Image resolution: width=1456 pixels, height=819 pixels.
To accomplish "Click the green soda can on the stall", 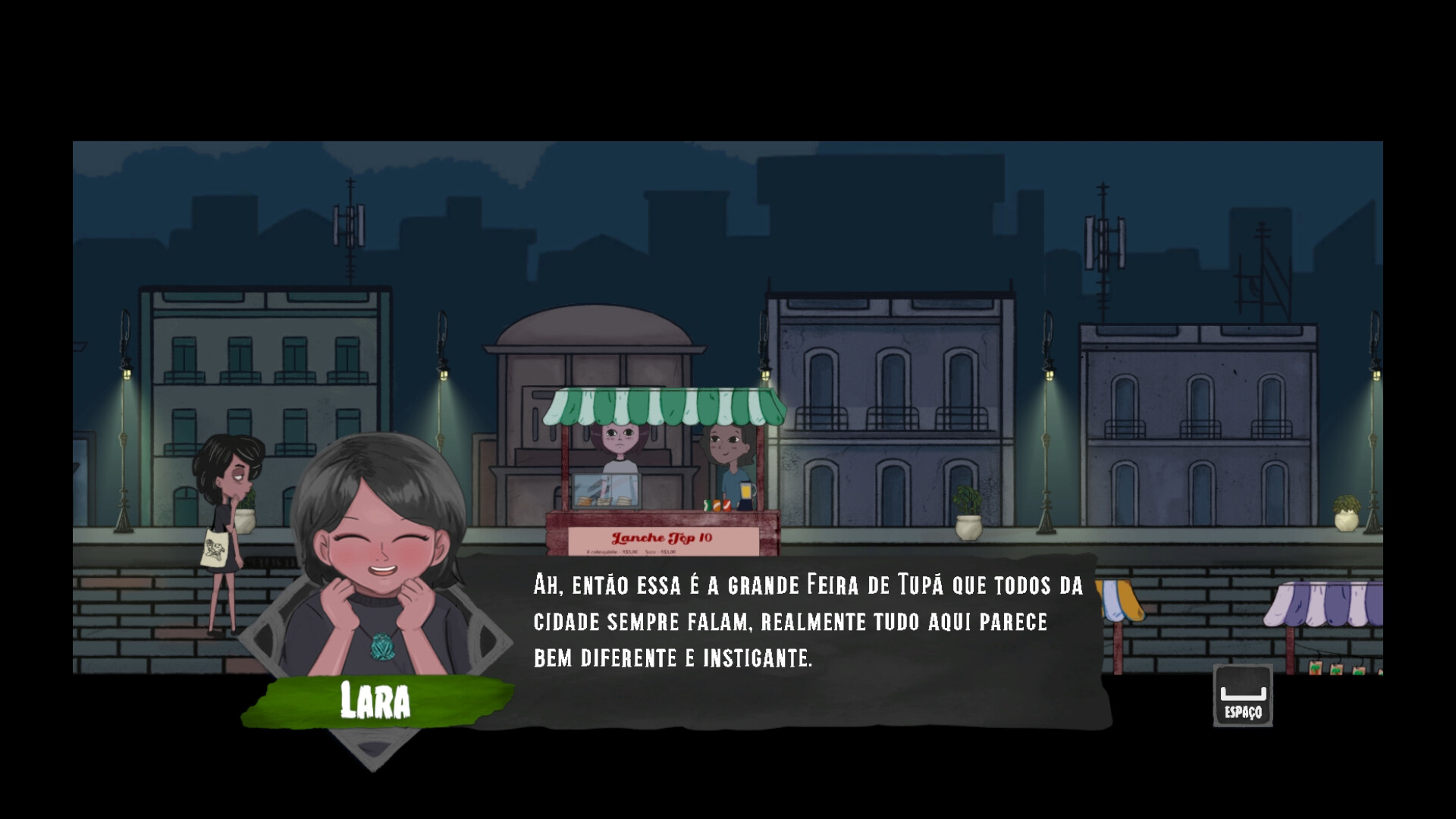I will click(708, 504).
